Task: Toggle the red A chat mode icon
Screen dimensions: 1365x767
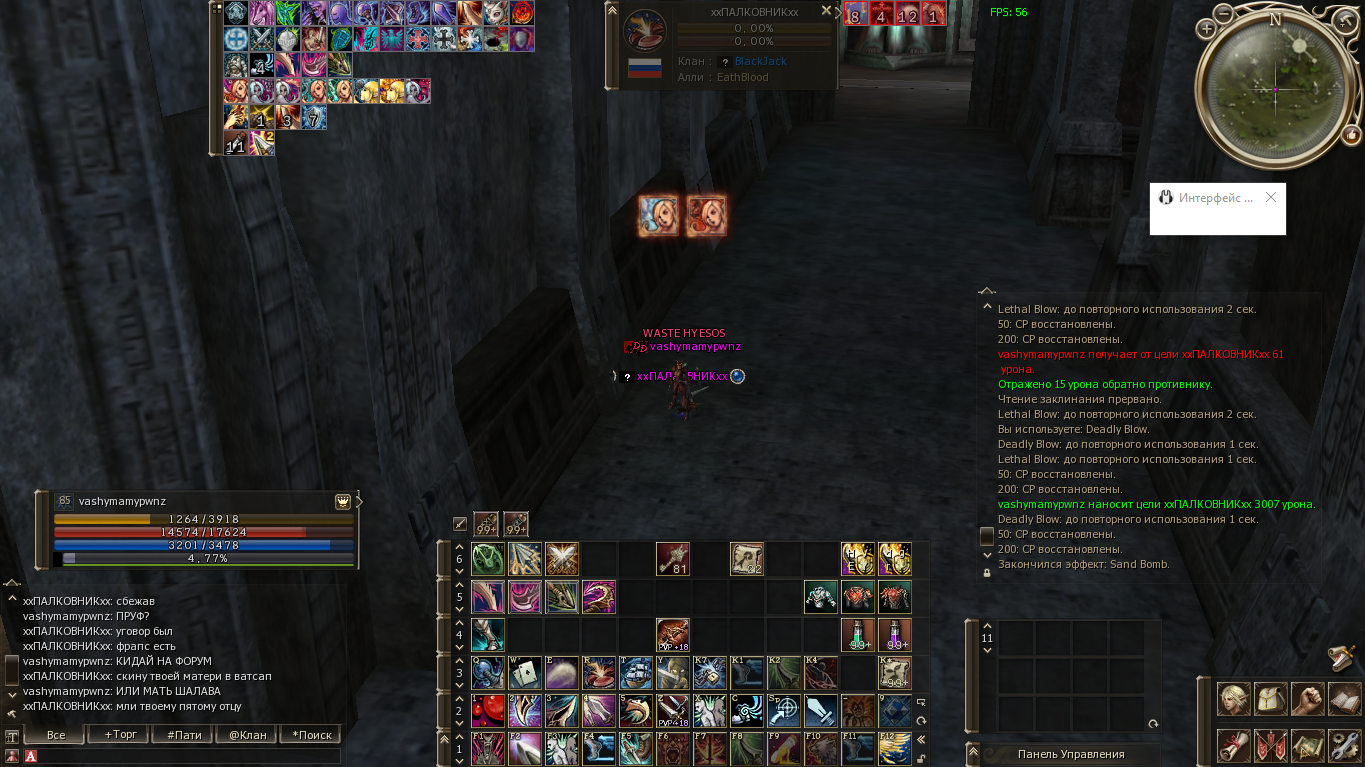Action: coord(31,758)
